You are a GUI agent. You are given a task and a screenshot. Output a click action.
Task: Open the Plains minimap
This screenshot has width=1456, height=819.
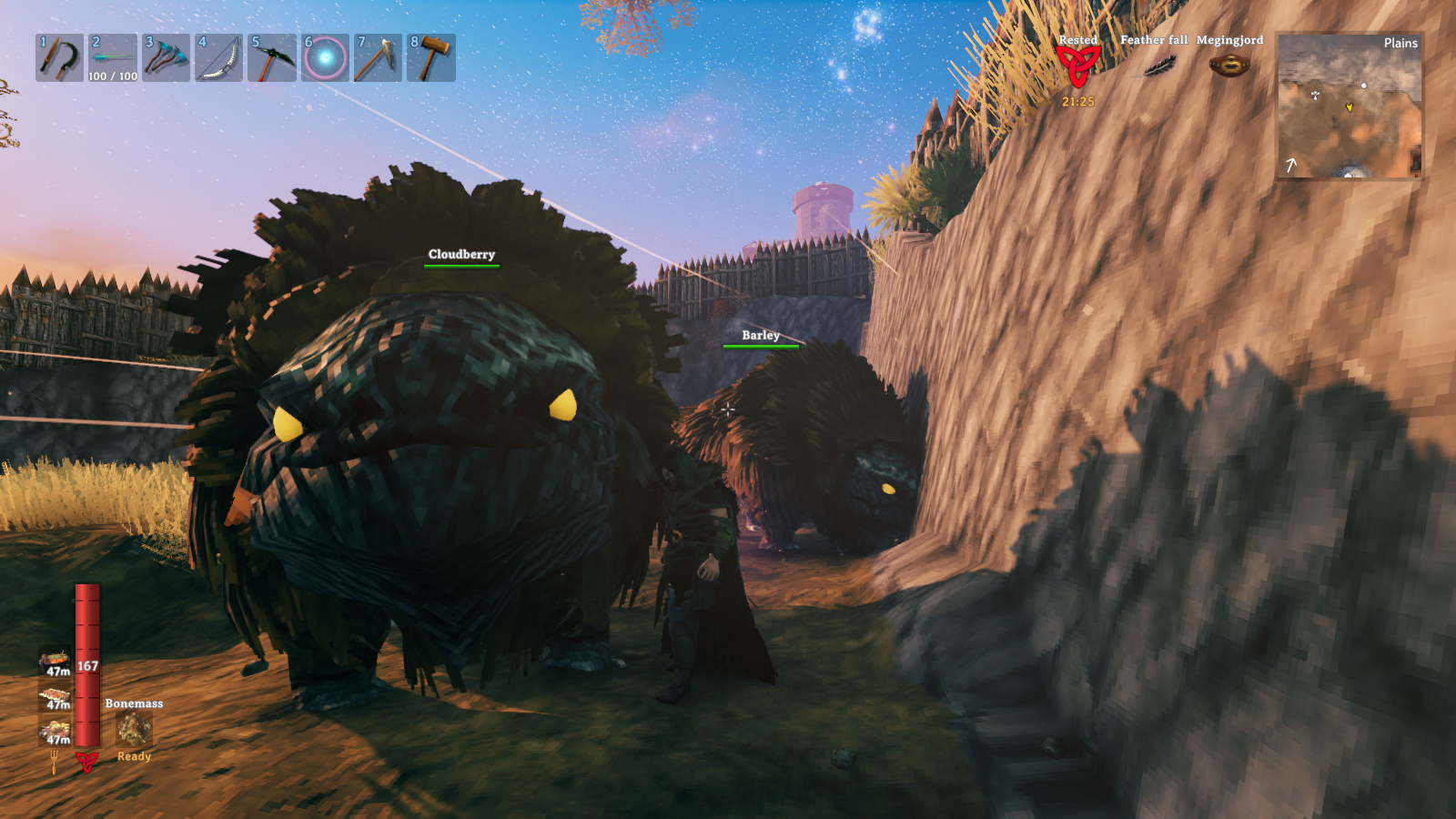click(1350, 106)
